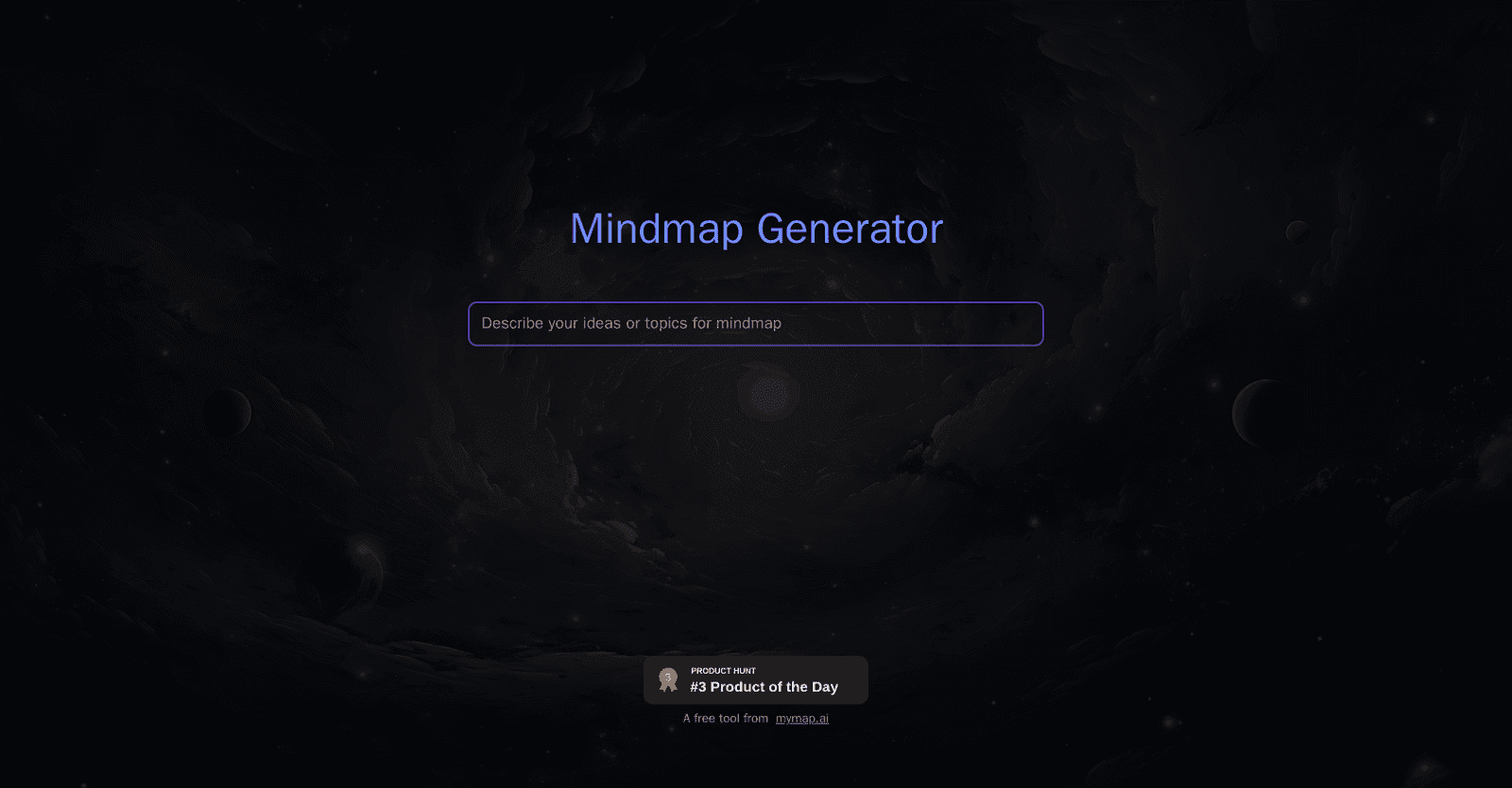The width and height of the screenshot is (1512, 788).
Task: Click inside the mindmap description input box
Action: click(755, 323)
